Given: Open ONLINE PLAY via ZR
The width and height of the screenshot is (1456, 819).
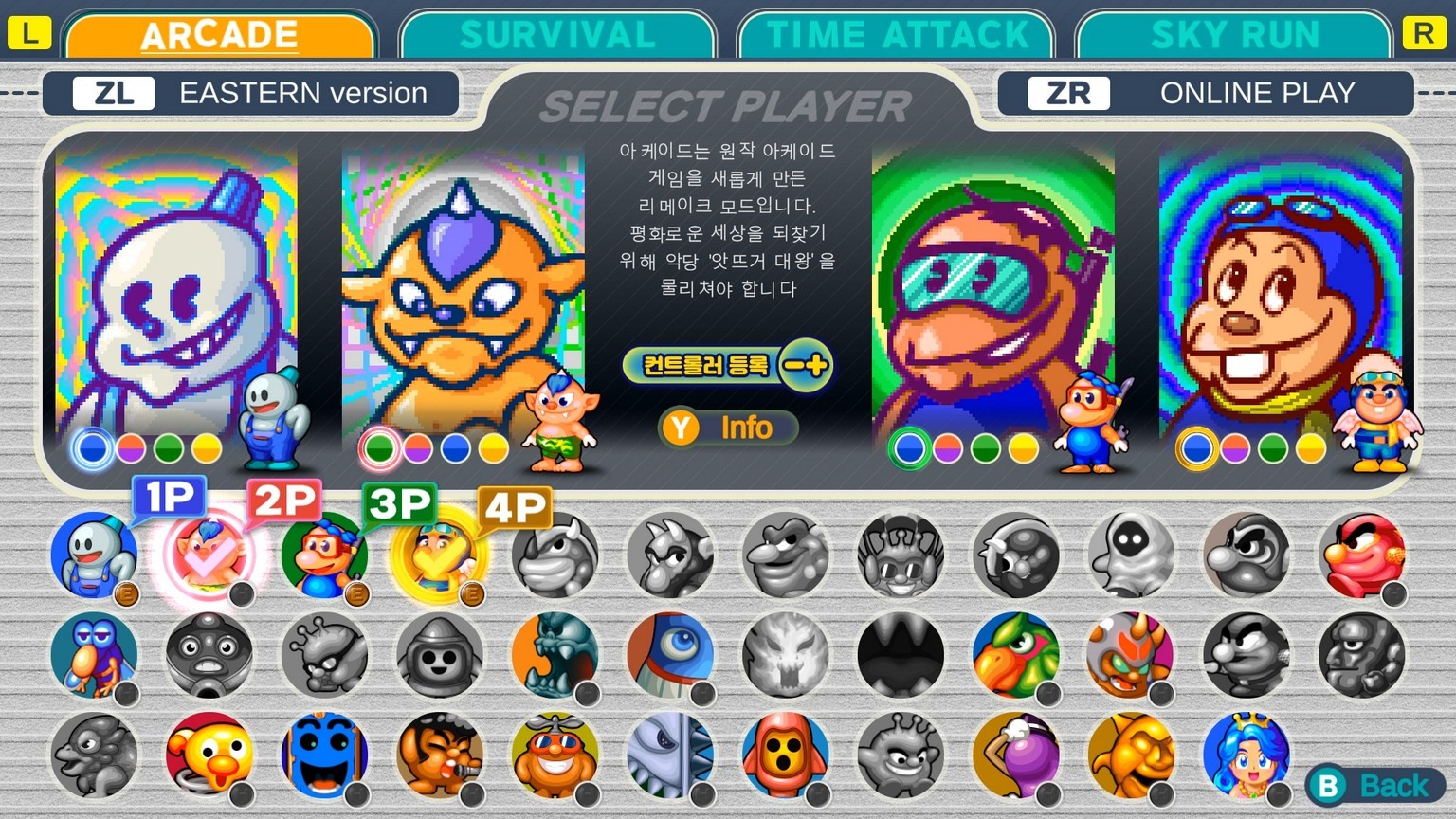Looking at the screenshot, I should point(1206,93).
